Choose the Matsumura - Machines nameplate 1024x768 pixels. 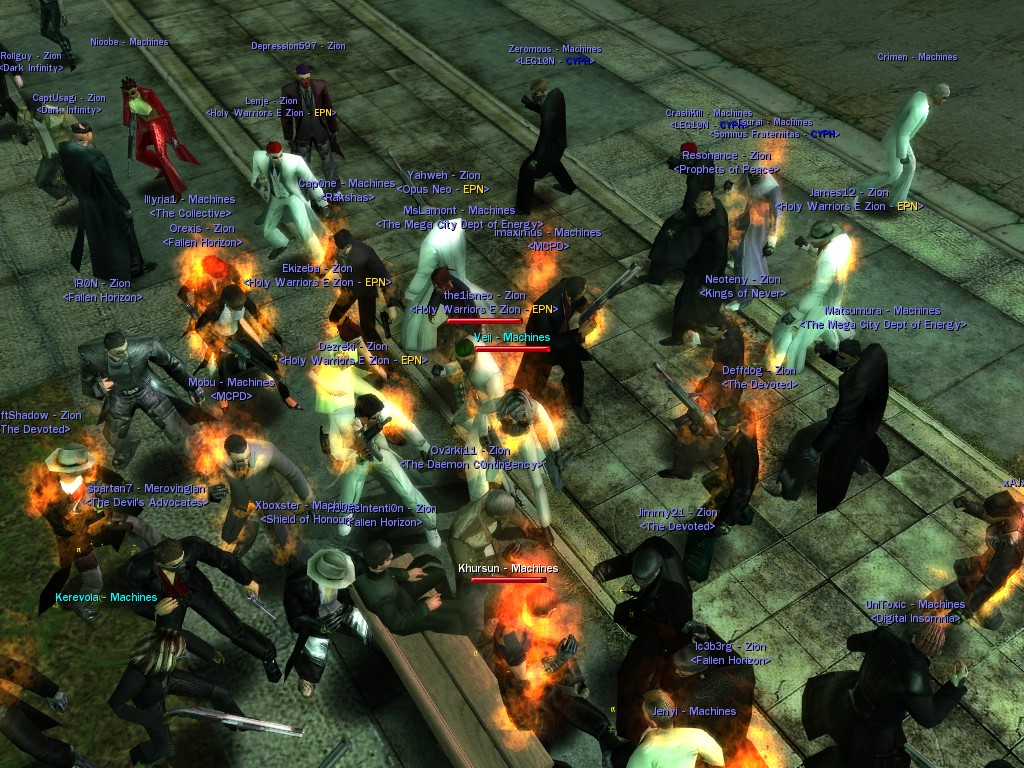[882, 311]
